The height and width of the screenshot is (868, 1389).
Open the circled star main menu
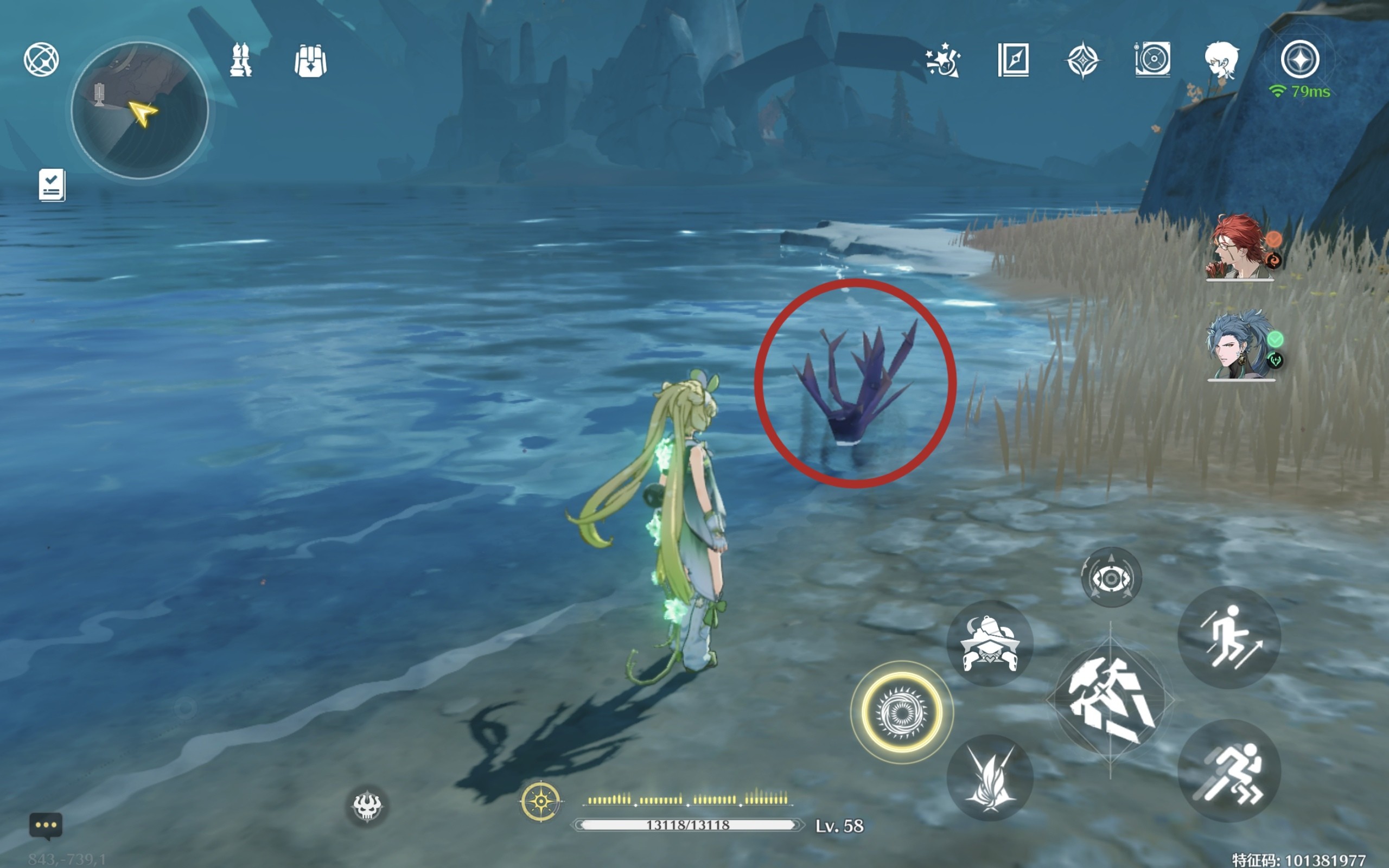click(x=1300, y=59)
